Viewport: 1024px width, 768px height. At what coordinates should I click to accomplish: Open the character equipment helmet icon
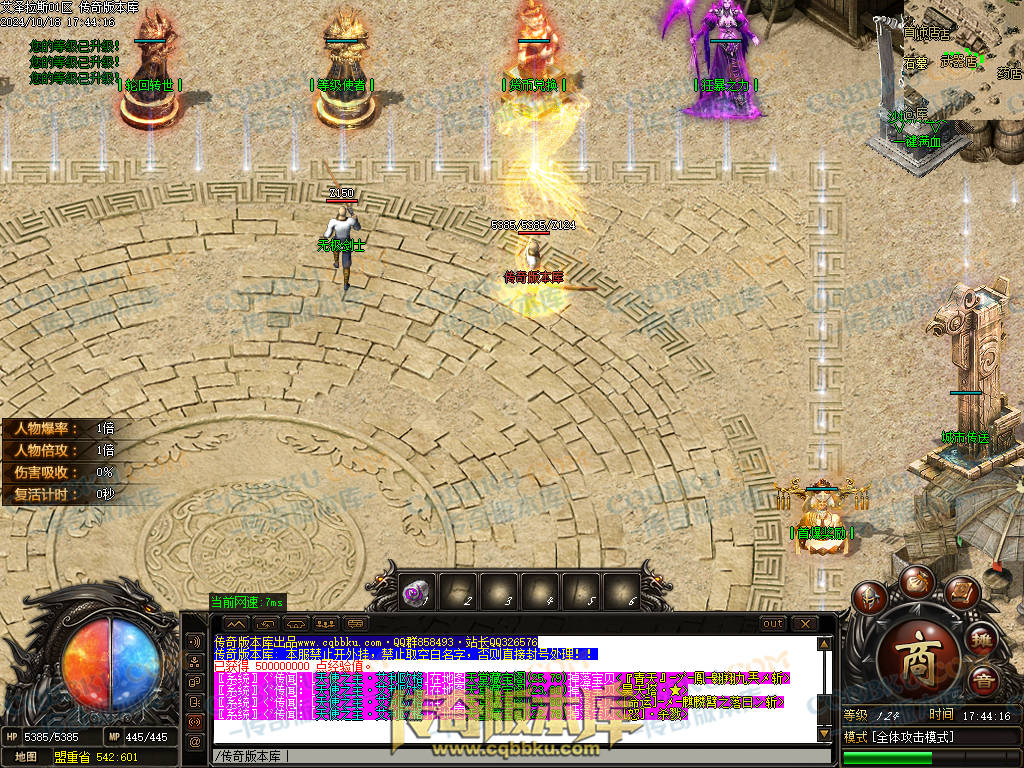[x=868, y=599]
